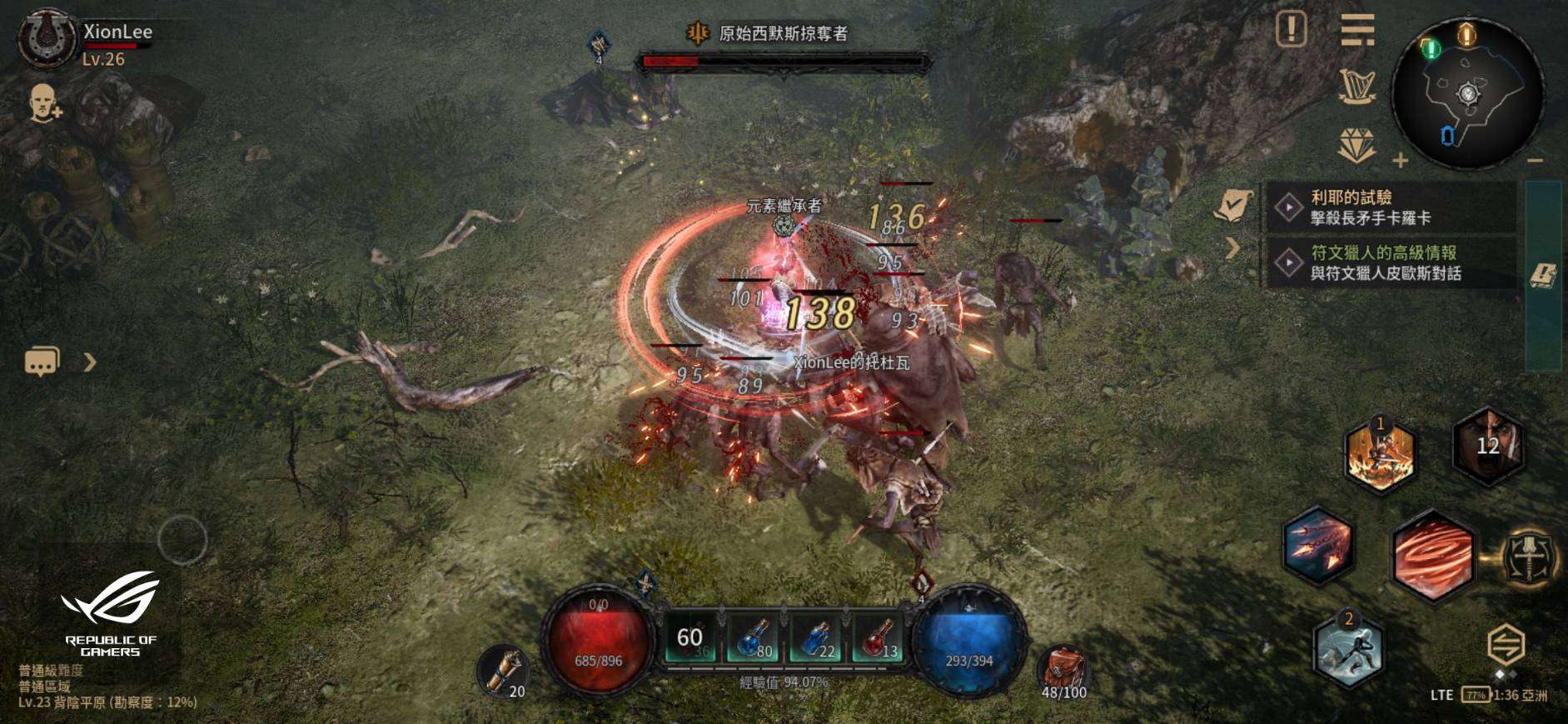Open the diamond shop icon
The height and width of the screenshot is (724, 1568).
1356,146
